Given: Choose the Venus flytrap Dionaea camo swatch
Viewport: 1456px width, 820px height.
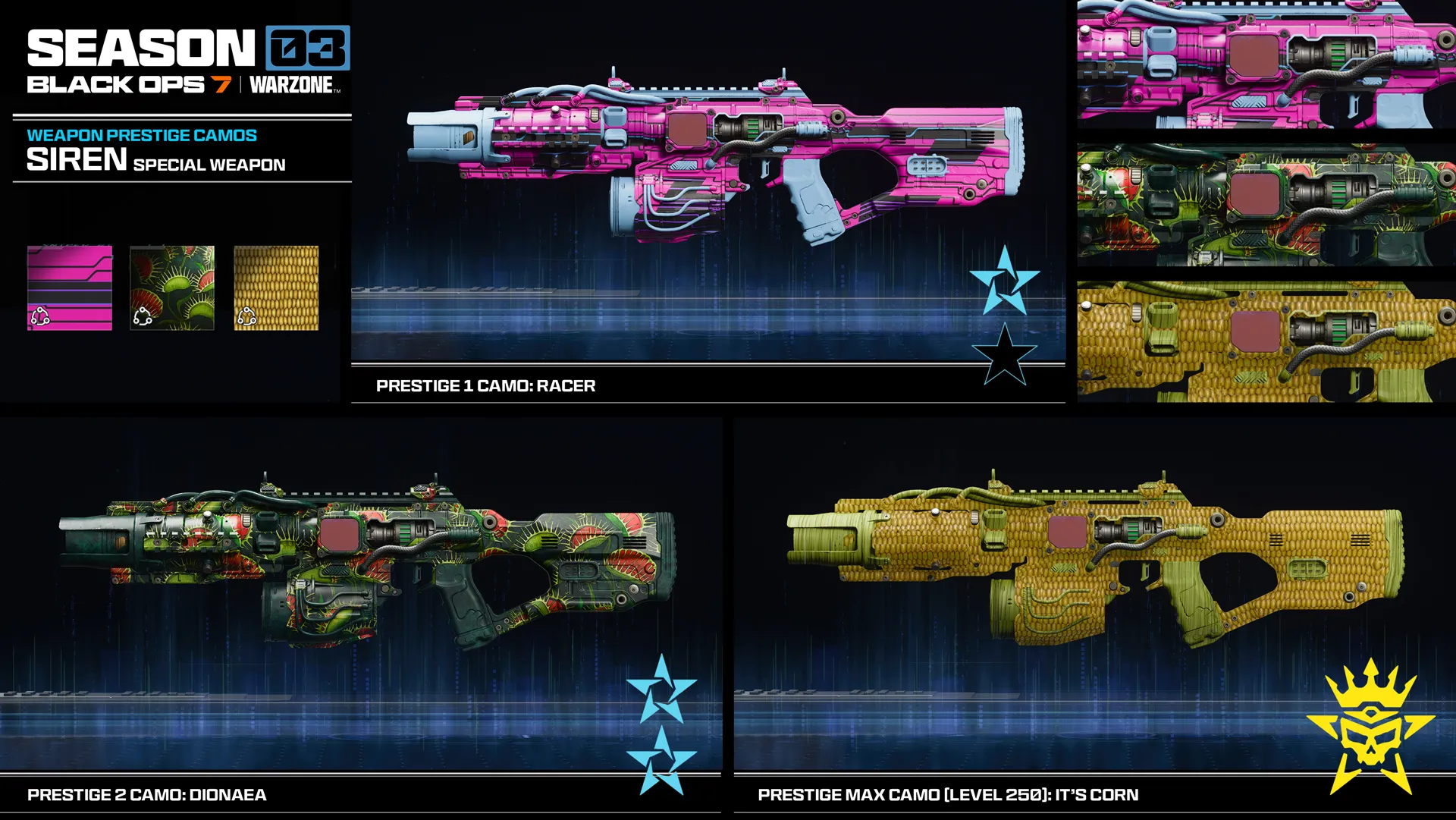Looking at the screenshot, I should coord(172,287).
